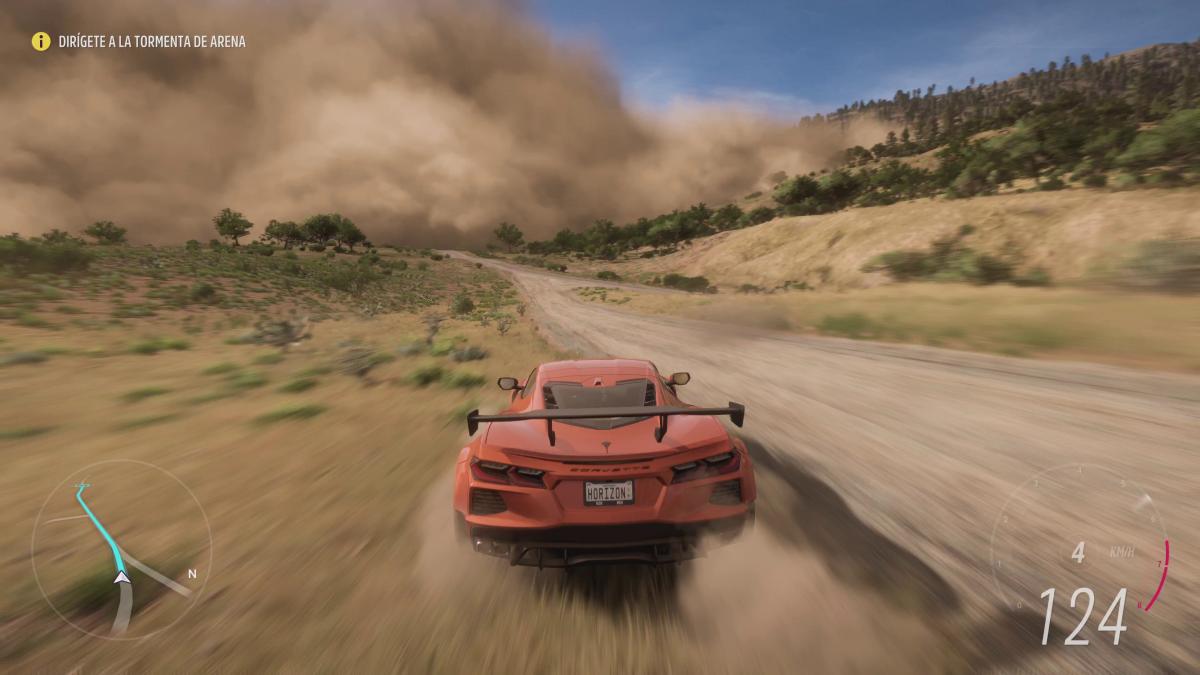This screenshot has height=675, width=1200.
Task: Open the circular minimap
Action: point(121,549)
